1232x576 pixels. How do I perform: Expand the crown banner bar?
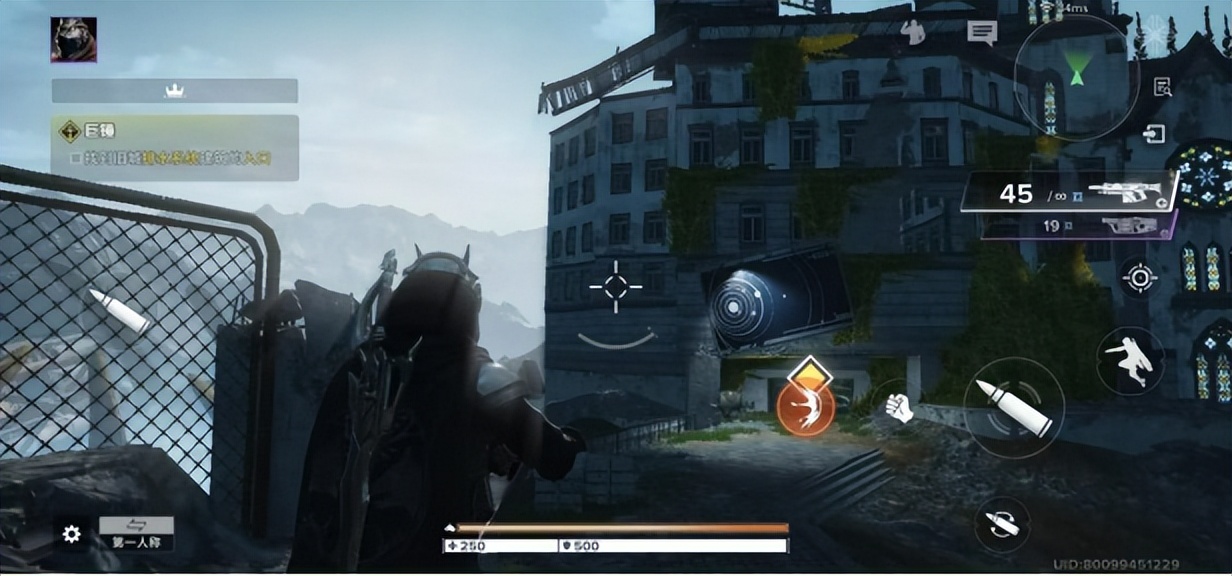tap(175, 91)
